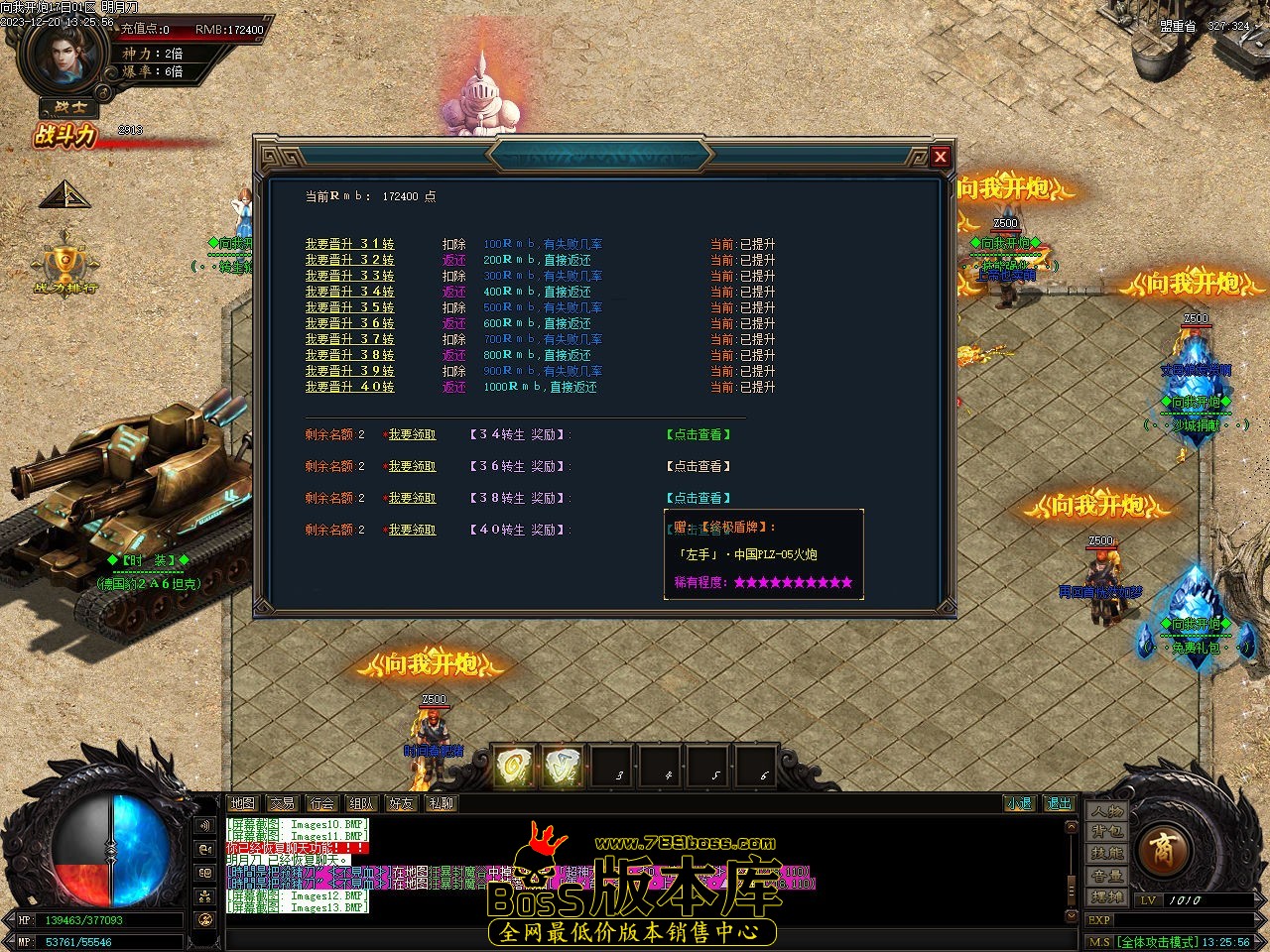Open the 人物 character sheet
The height and width of the screenshot is (952, 1270).
tap(1107, 811)
